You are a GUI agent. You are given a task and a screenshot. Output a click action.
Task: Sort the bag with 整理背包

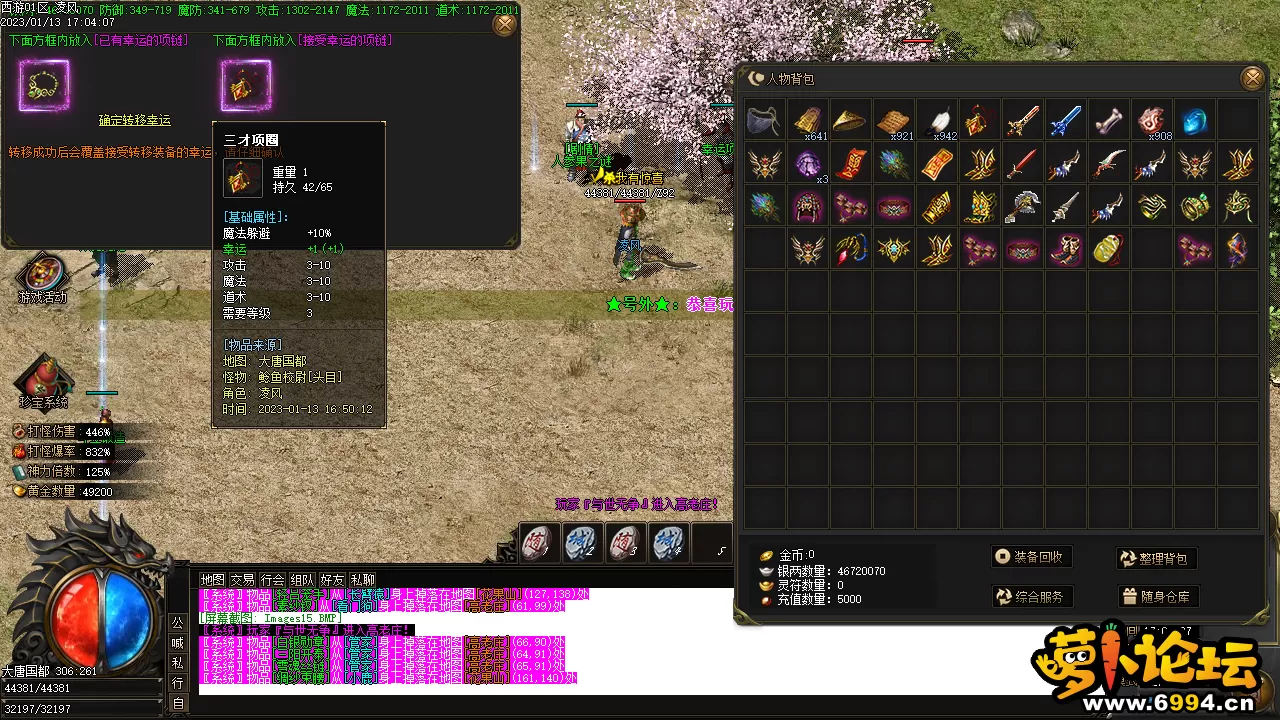tap(1156, 559)
